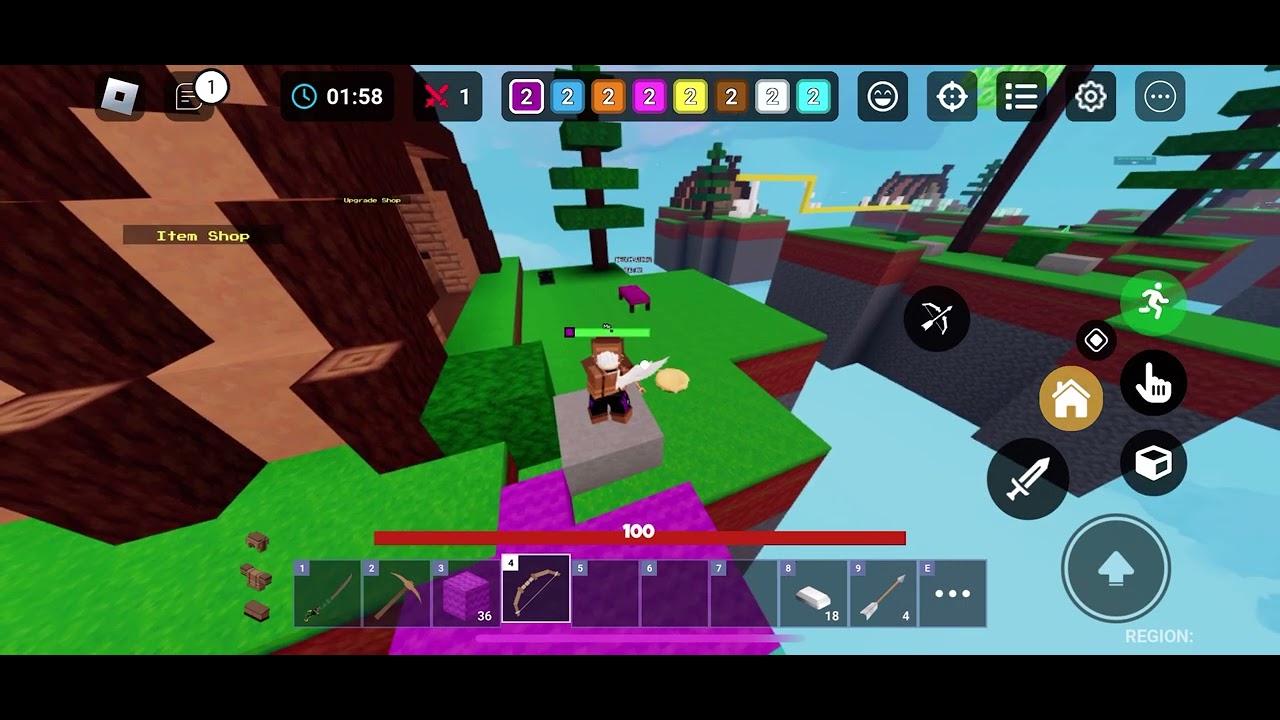The width and height of the screenshot is (1280, 720).
Task: Toggle the crosshair target button
Action: (952, 97)
